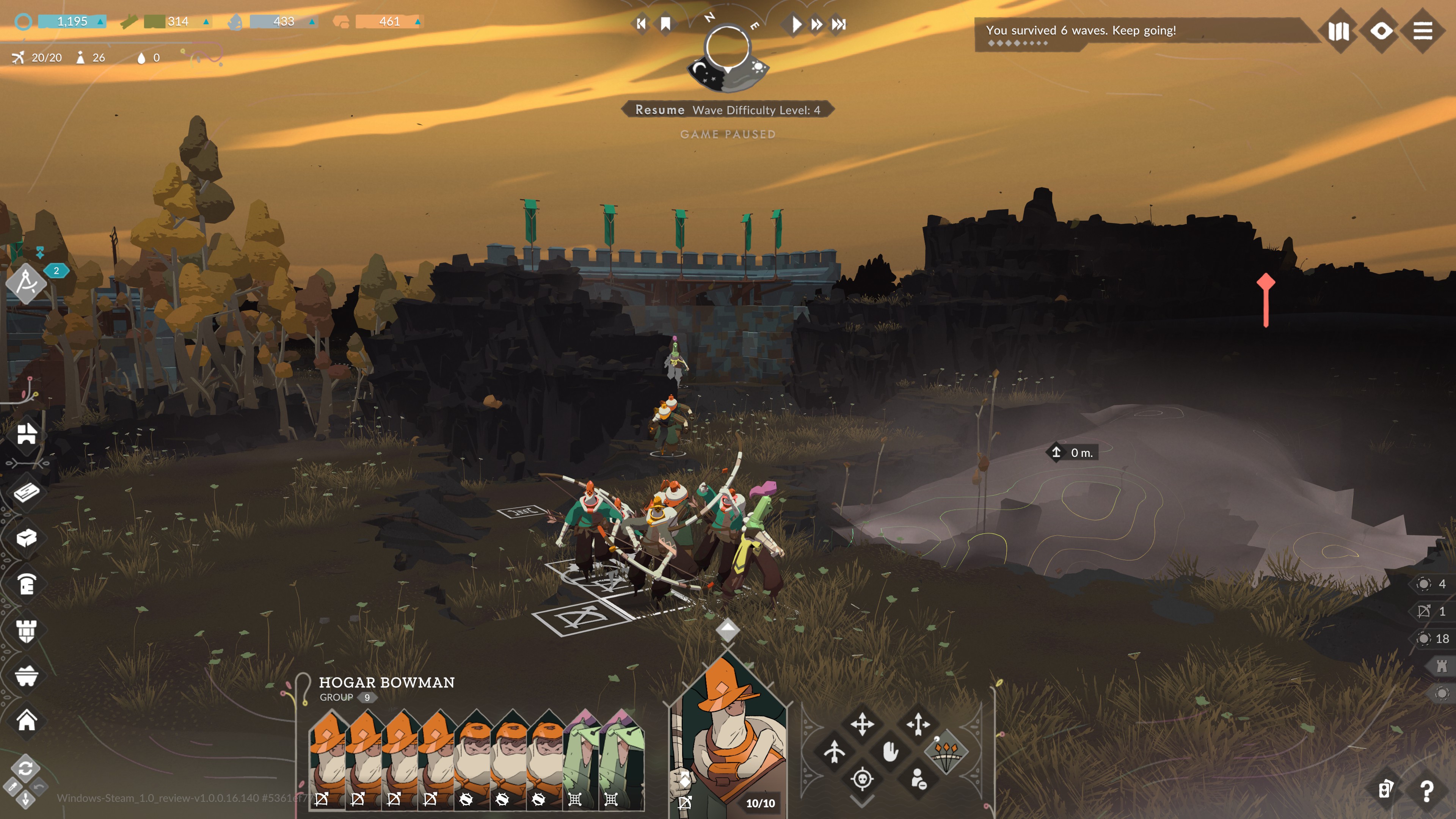Image resolution: width=1456 pixels, height=819 pixels.
Task: Toggle the eye view mode button
Action: click(x=1381, y=30)
